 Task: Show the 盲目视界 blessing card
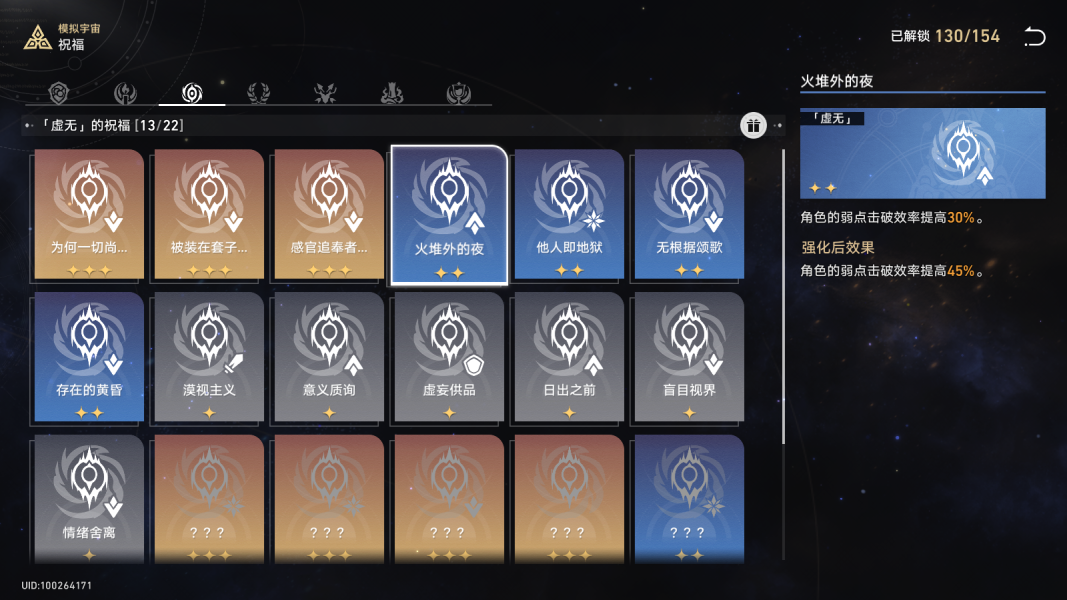(x=689, y=357)
